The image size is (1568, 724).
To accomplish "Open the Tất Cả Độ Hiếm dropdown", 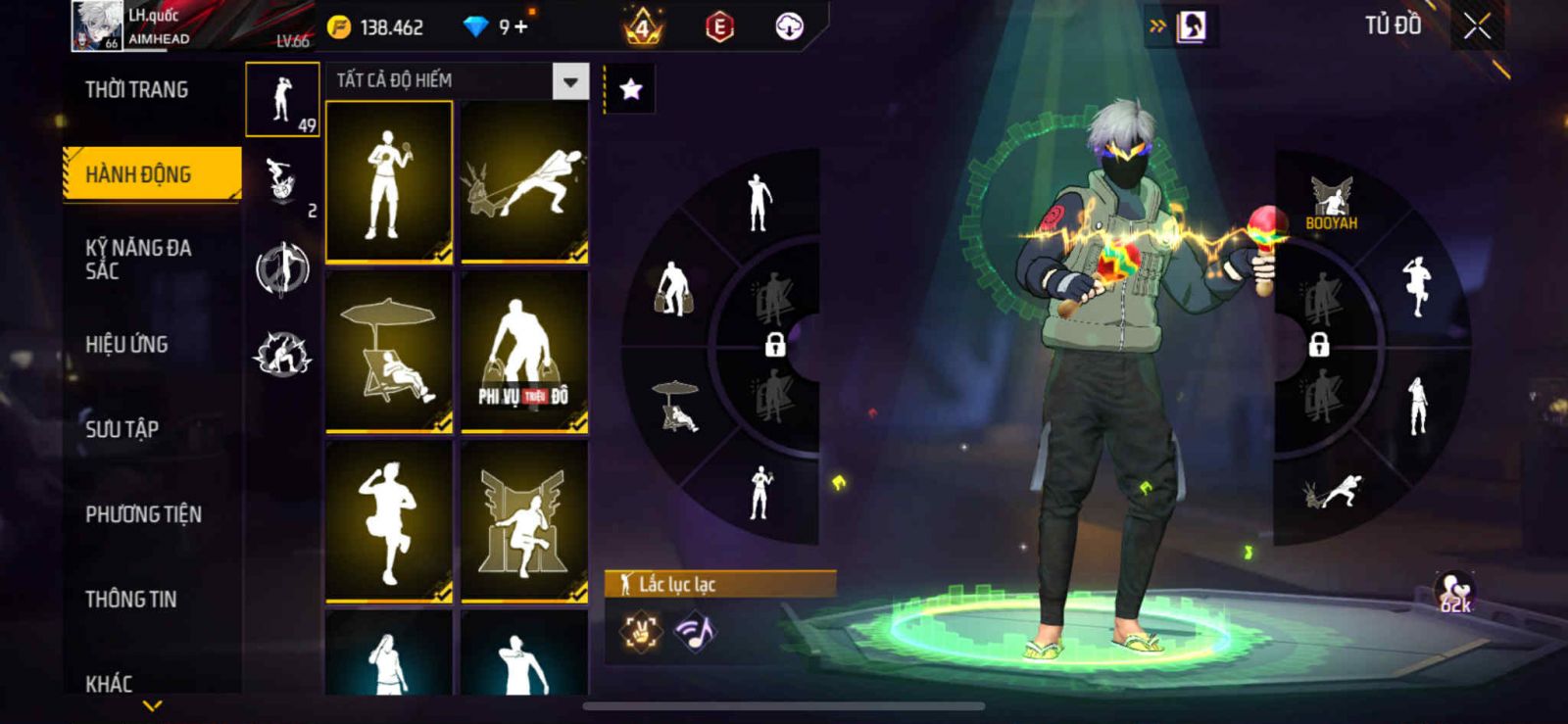I will pyautogui.click(x=570, y=81).
